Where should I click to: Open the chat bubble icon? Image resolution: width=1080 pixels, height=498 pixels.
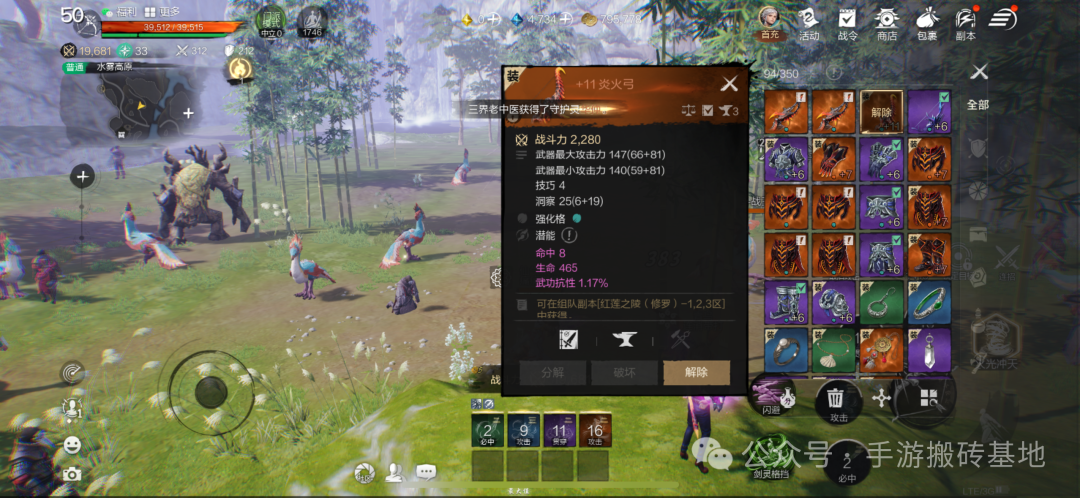[x=426, y=471]
